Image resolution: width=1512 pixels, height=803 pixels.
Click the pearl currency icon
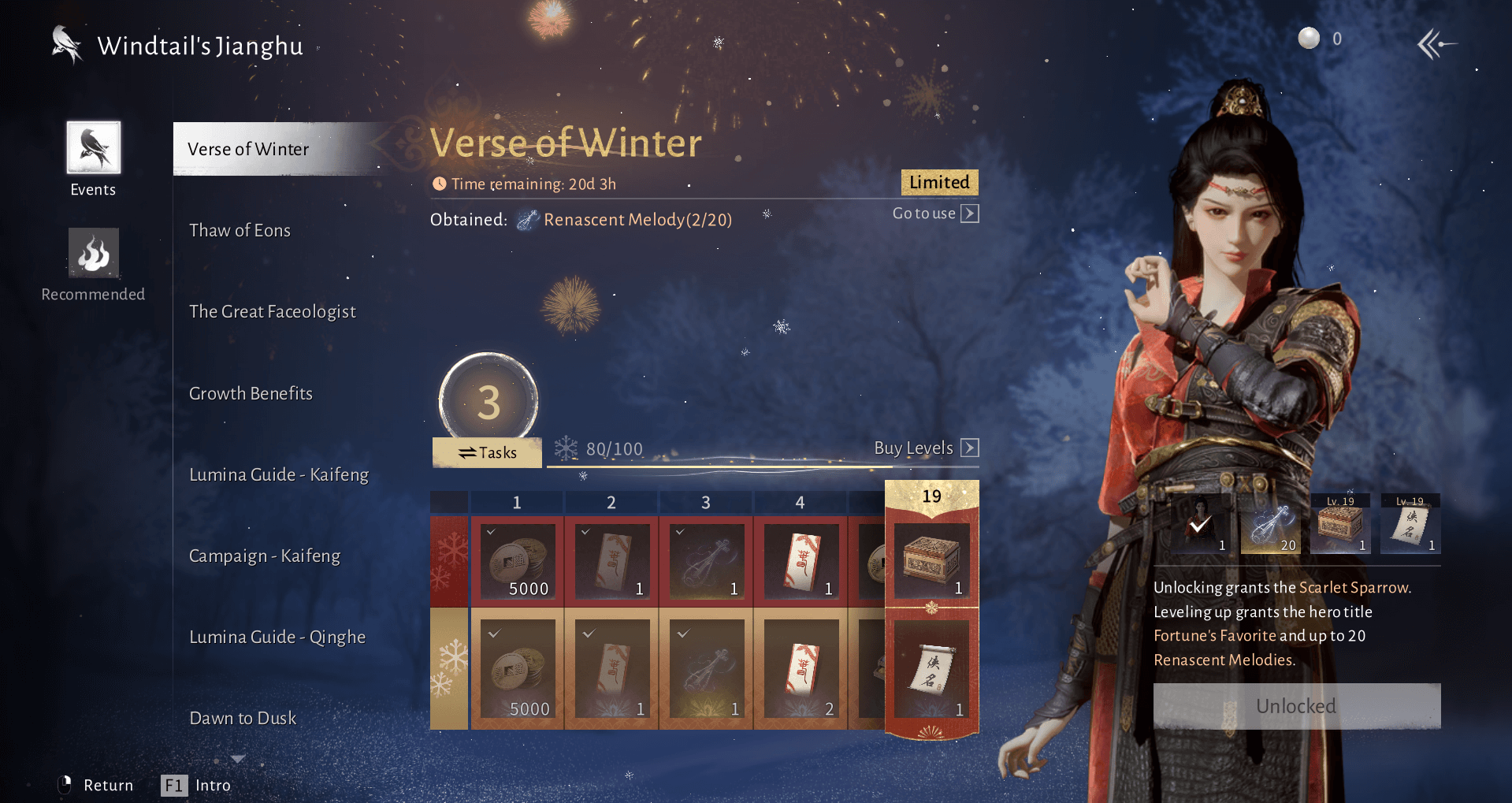point(1307,37)
